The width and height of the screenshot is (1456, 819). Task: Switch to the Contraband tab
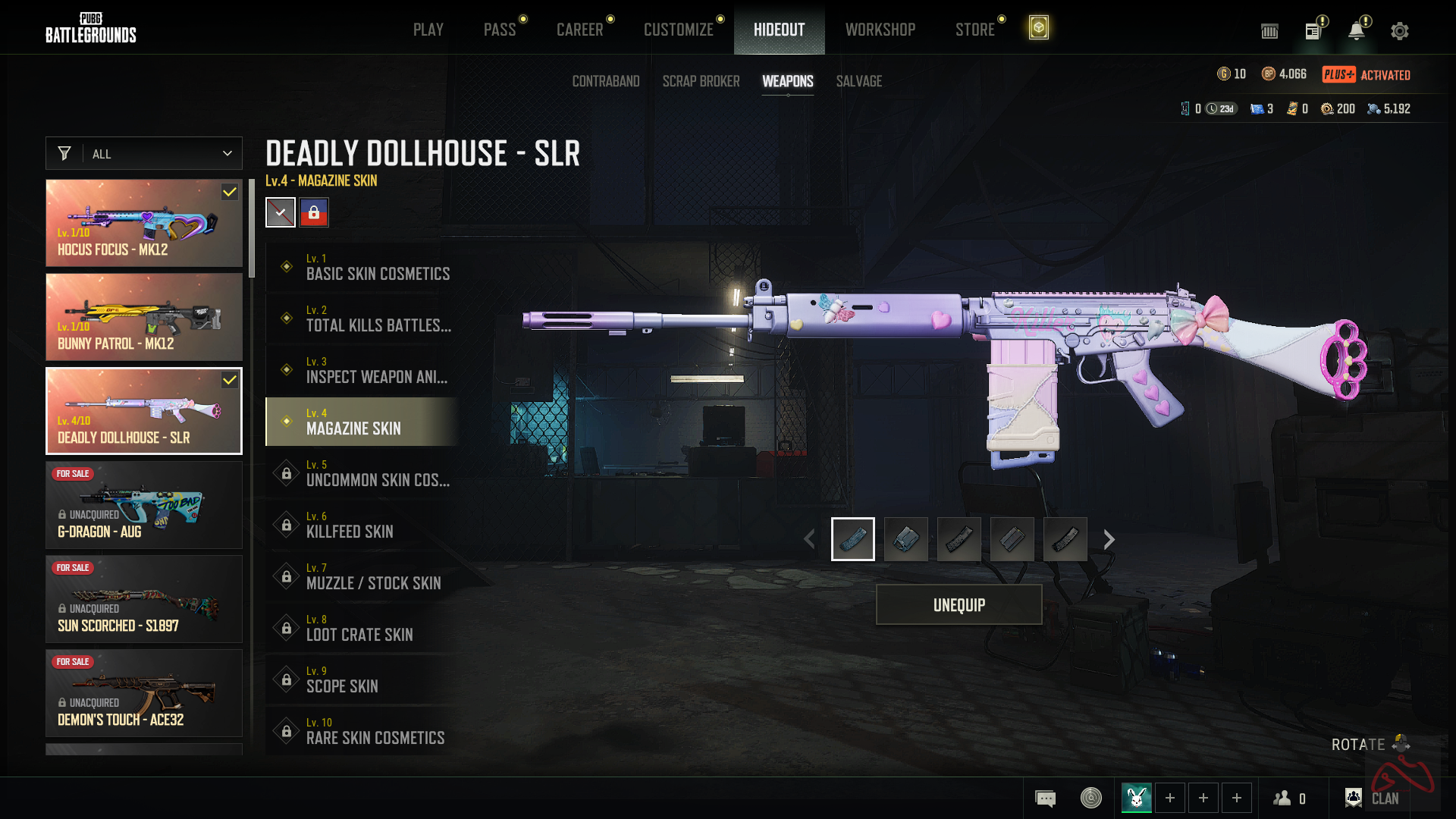click(605, 81)
